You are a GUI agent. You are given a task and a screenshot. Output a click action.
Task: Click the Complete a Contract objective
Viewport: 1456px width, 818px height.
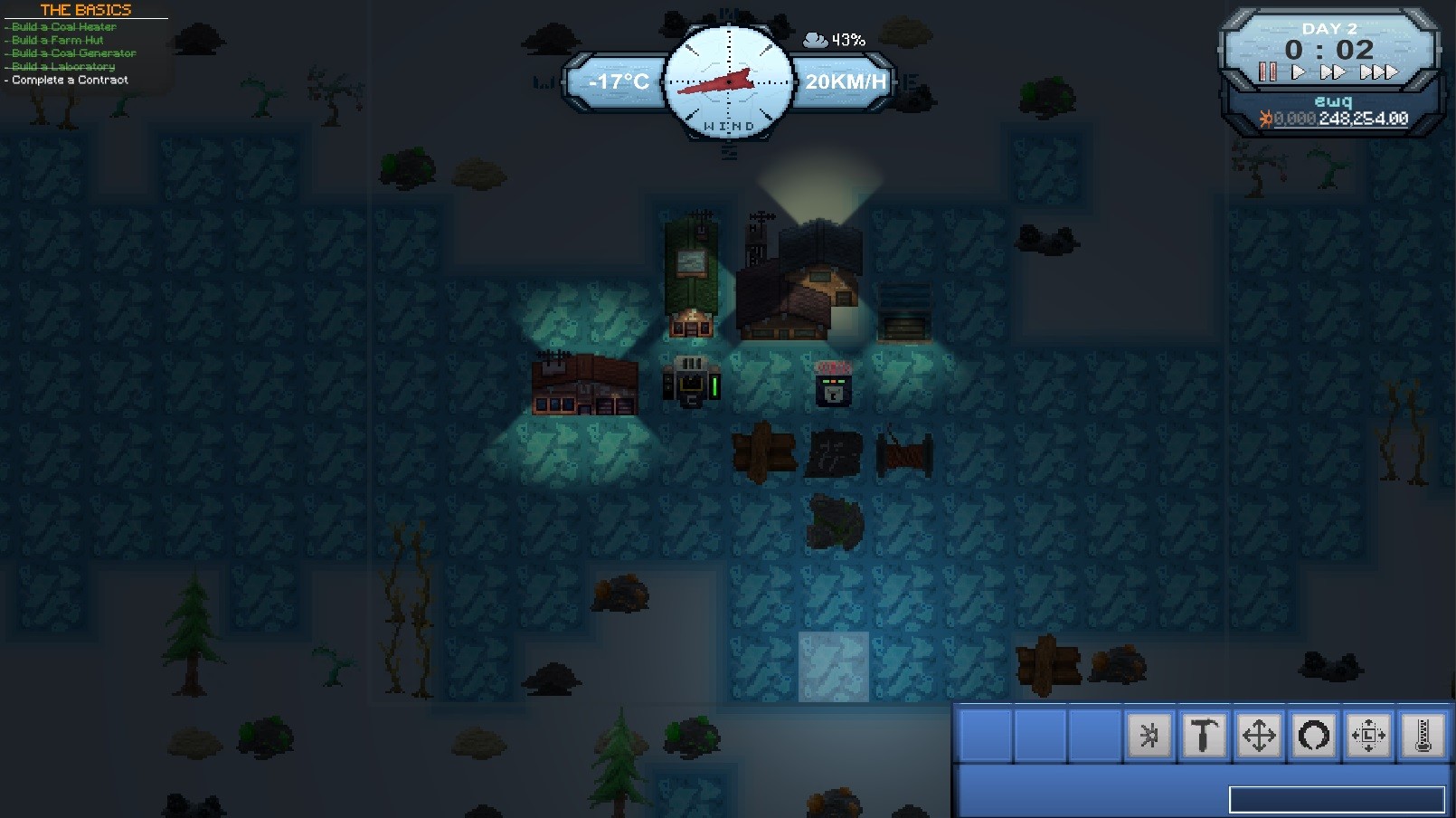point(68,80)
